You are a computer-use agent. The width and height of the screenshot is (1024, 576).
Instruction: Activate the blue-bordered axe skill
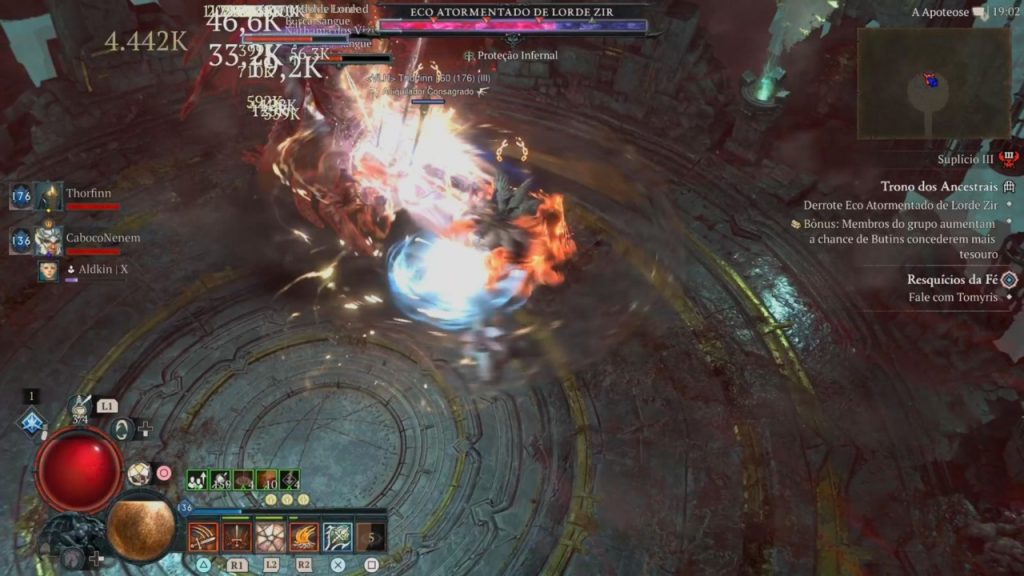(x=337, y=537)
